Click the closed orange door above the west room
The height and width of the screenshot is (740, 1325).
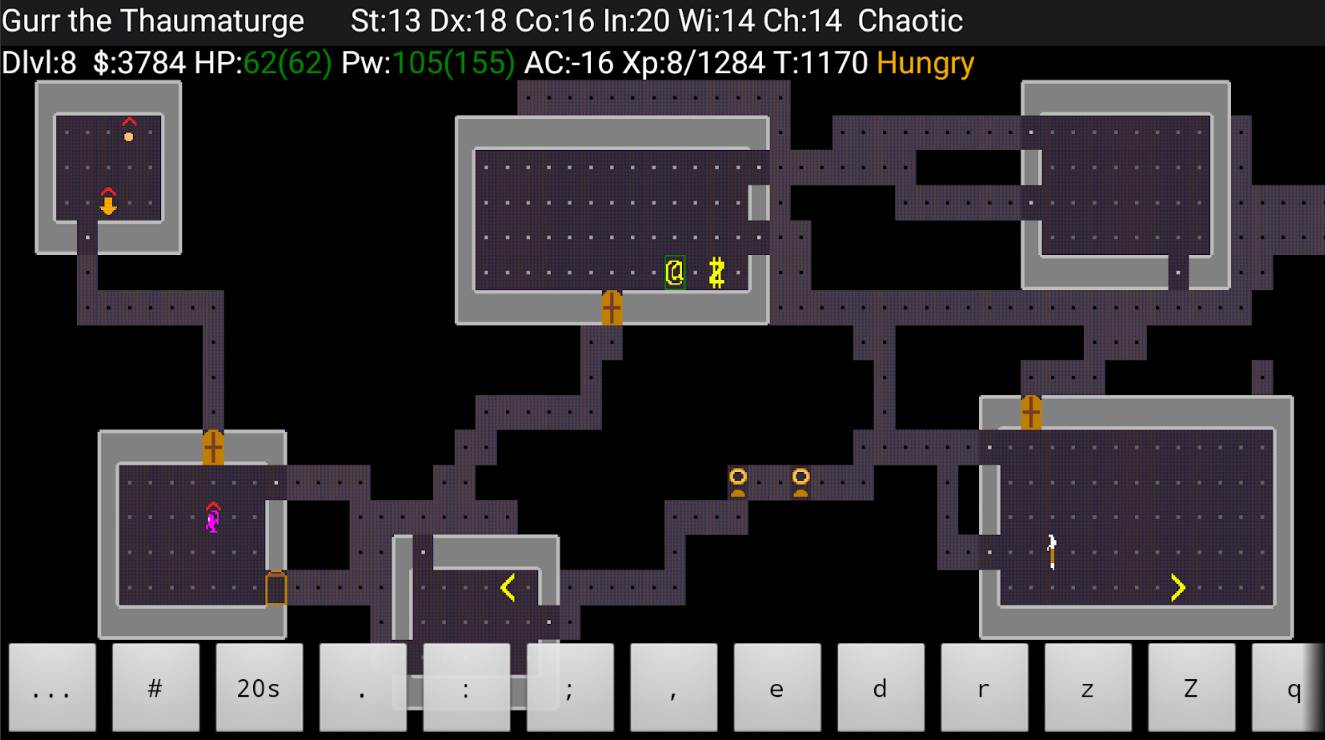(x=212, y=444)
